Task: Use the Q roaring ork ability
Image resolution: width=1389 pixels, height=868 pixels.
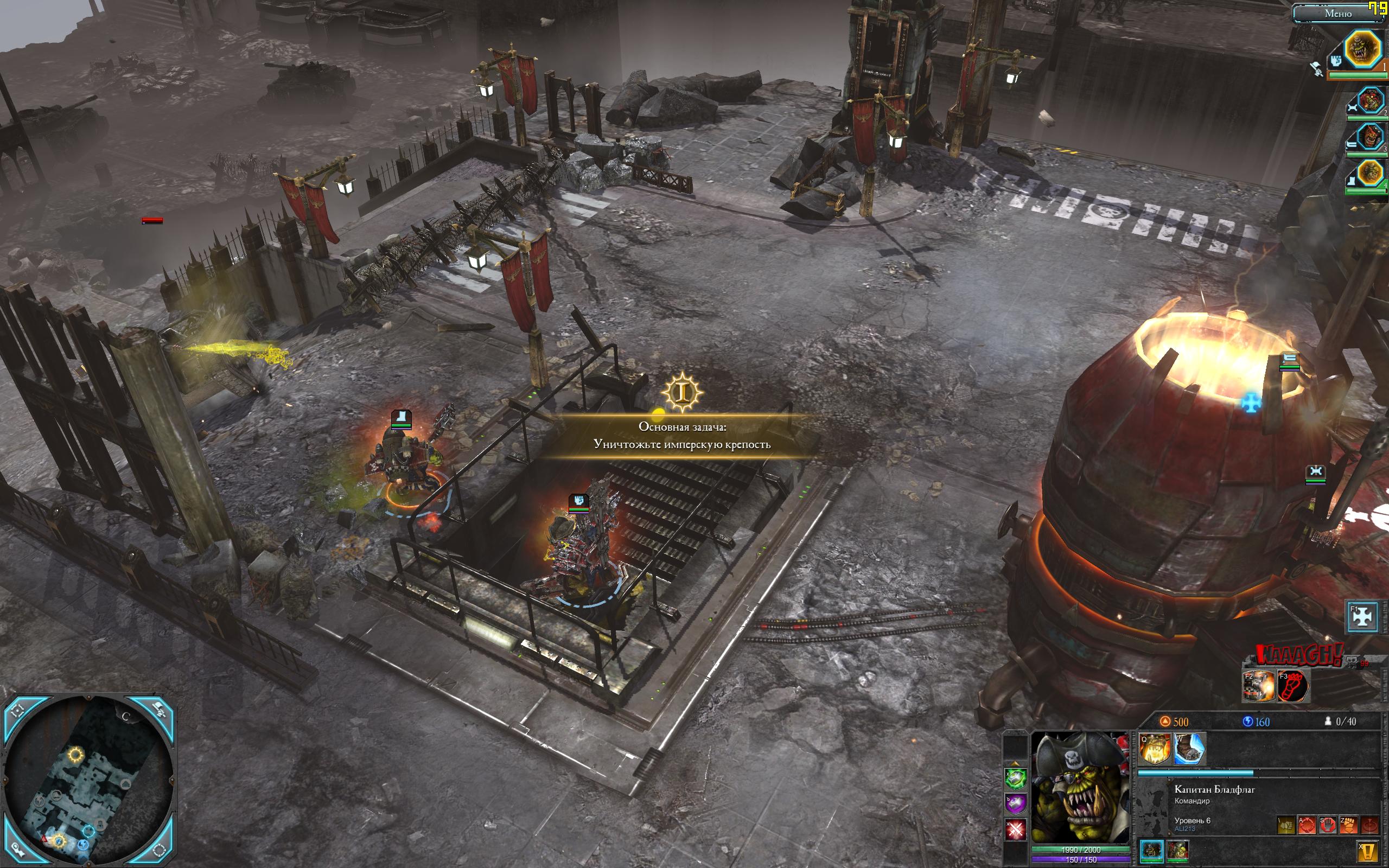Action: coord(1154,749)
